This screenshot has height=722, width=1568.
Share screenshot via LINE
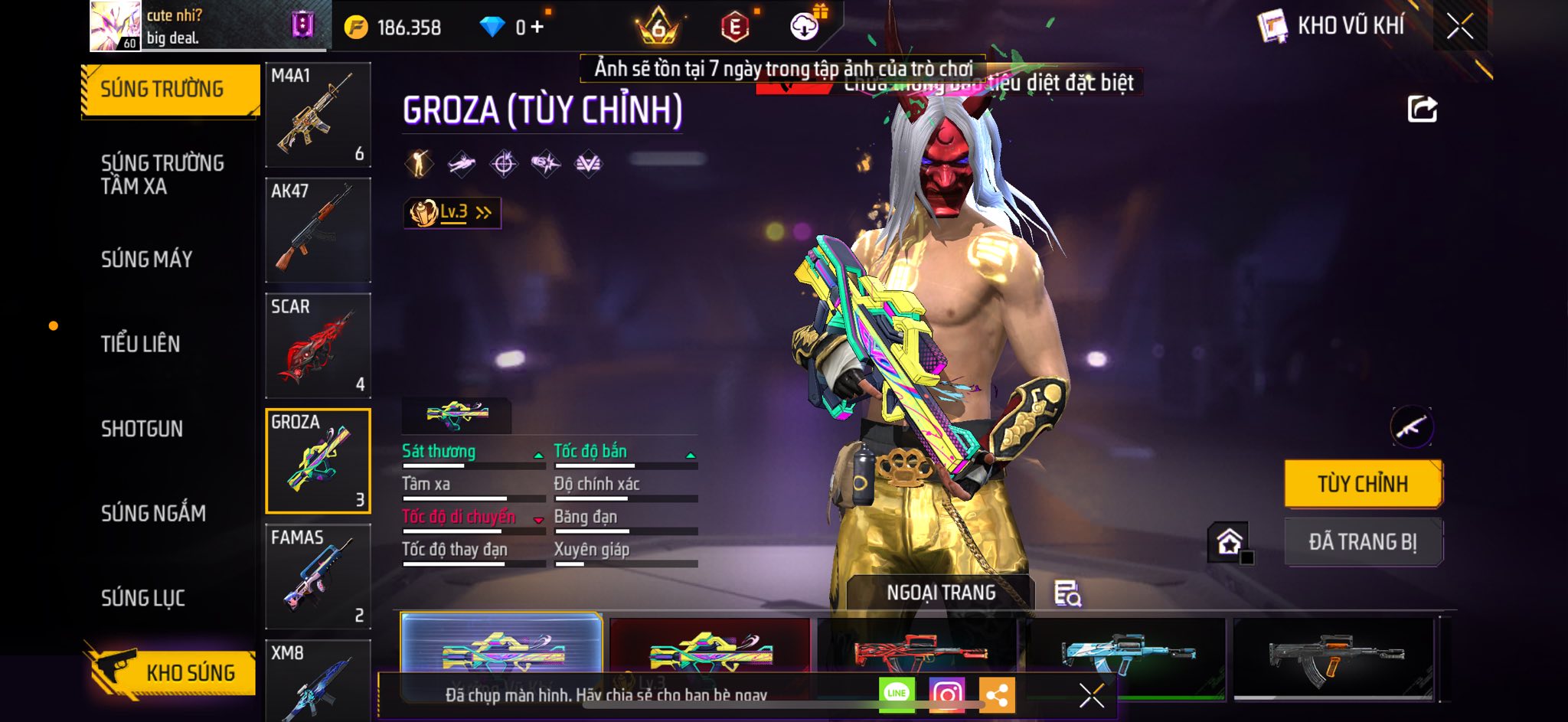(897, 694)
